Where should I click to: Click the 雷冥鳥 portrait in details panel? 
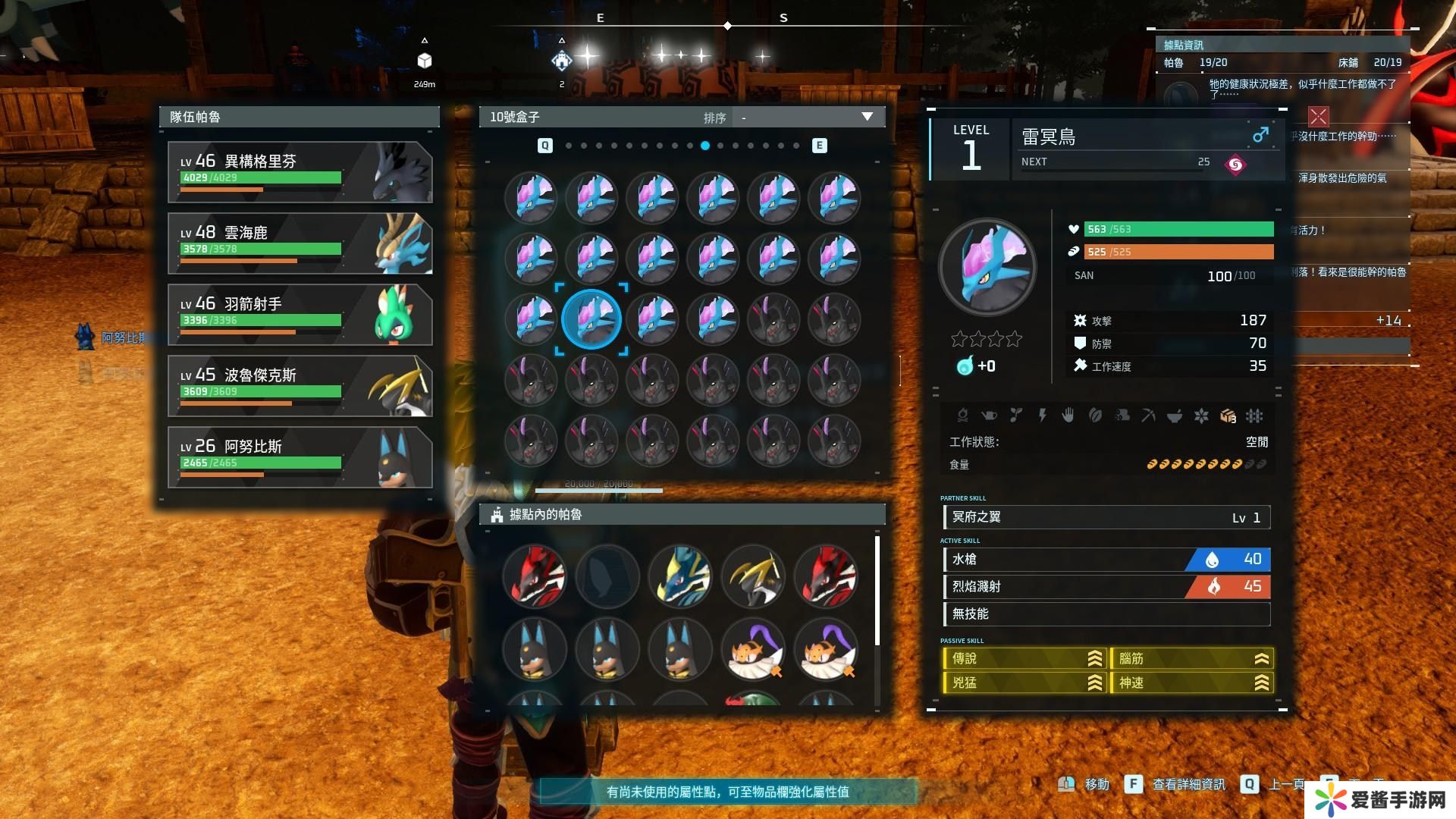pyautogui.click(x=987, y=267)
